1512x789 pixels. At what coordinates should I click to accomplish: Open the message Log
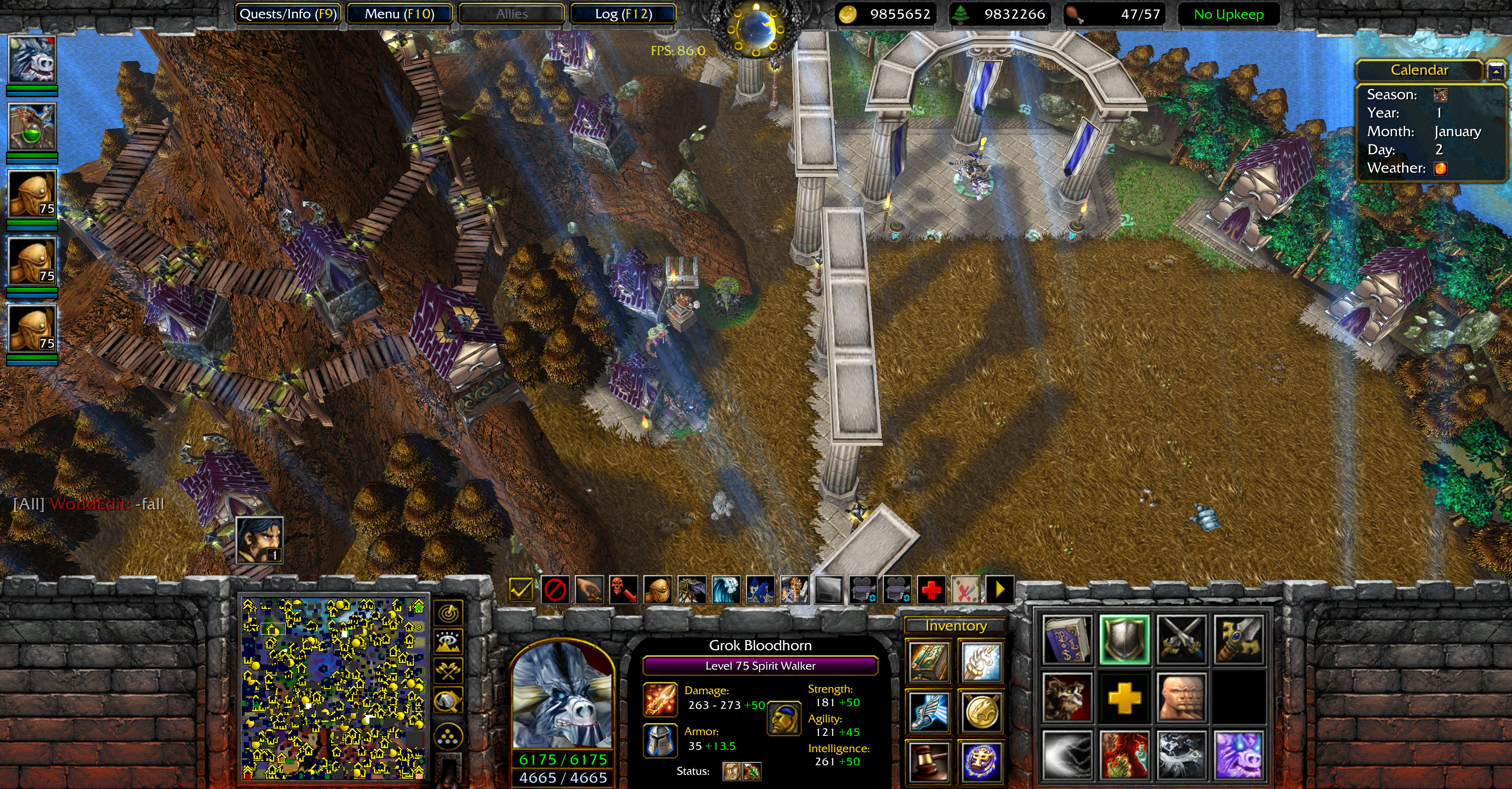[623, 14]
